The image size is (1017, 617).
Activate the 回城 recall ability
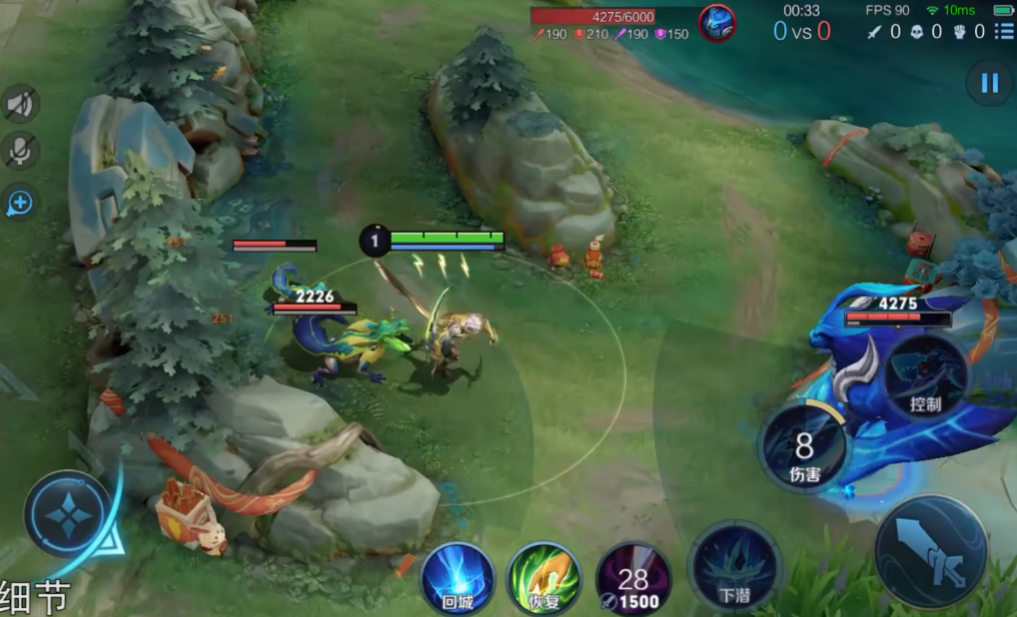tap(457, 578)
